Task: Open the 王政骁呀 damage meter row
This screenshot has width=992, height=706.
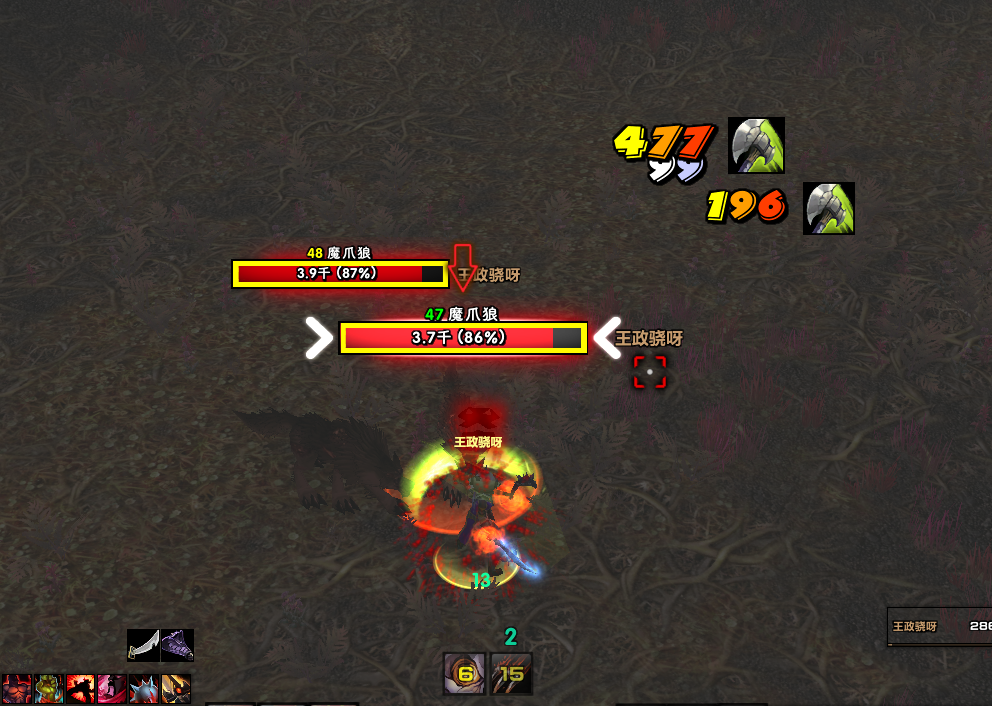Action: (939, 626)
